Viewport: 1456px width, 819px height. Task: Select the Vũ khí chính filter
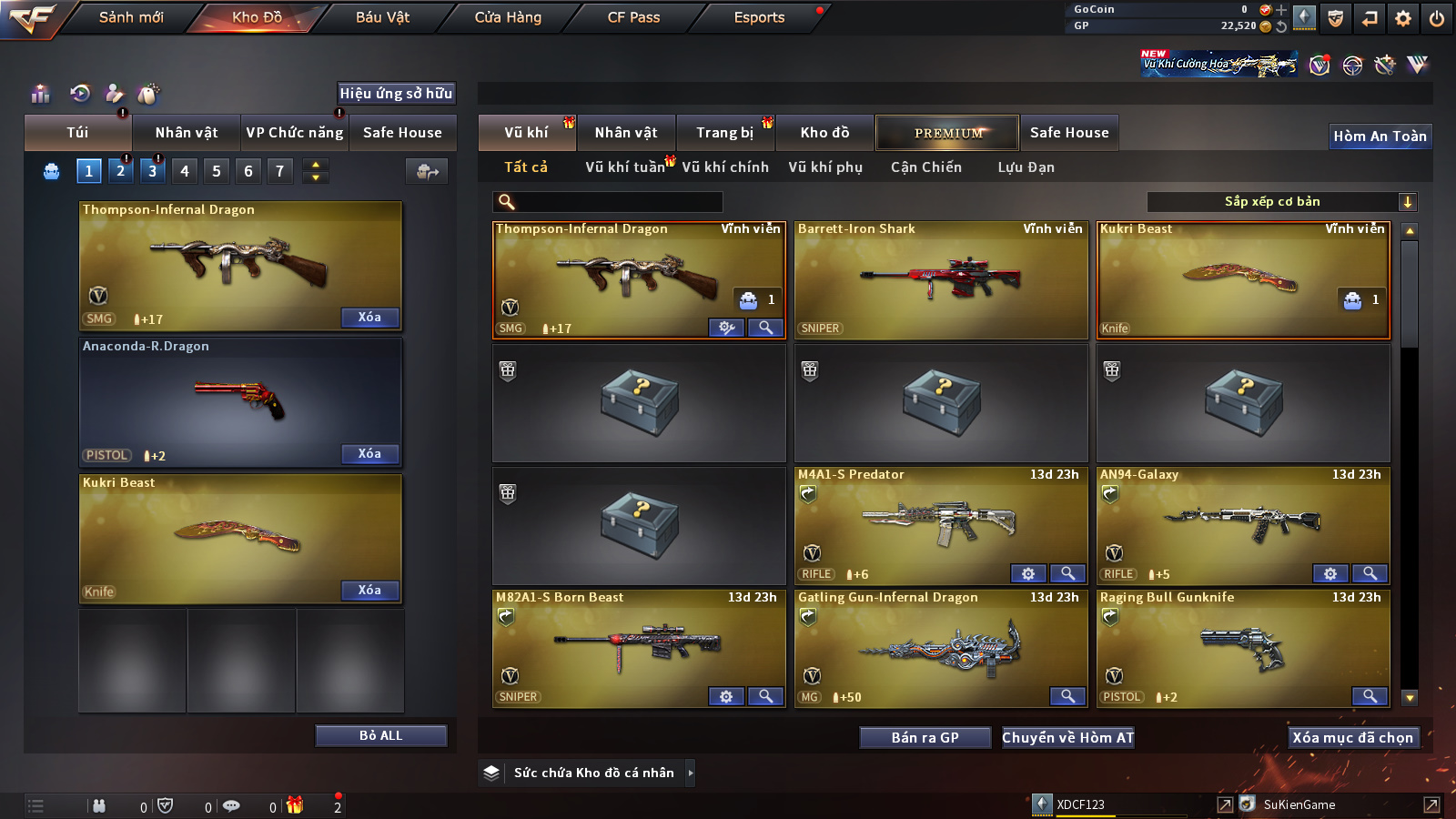point(725,167)
